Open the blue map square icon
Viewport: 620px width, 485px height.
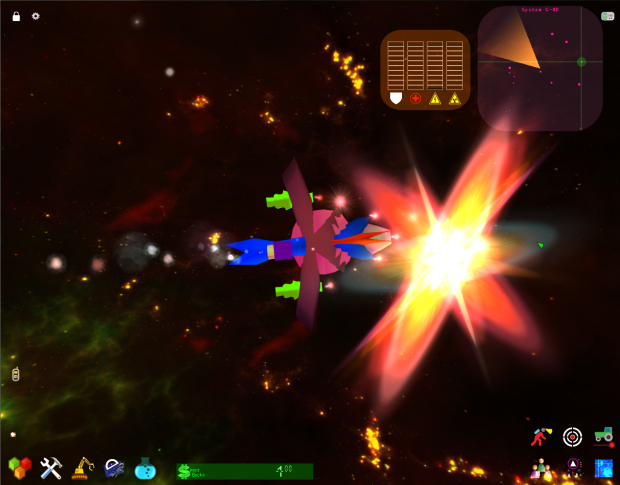tap(603, 467)
